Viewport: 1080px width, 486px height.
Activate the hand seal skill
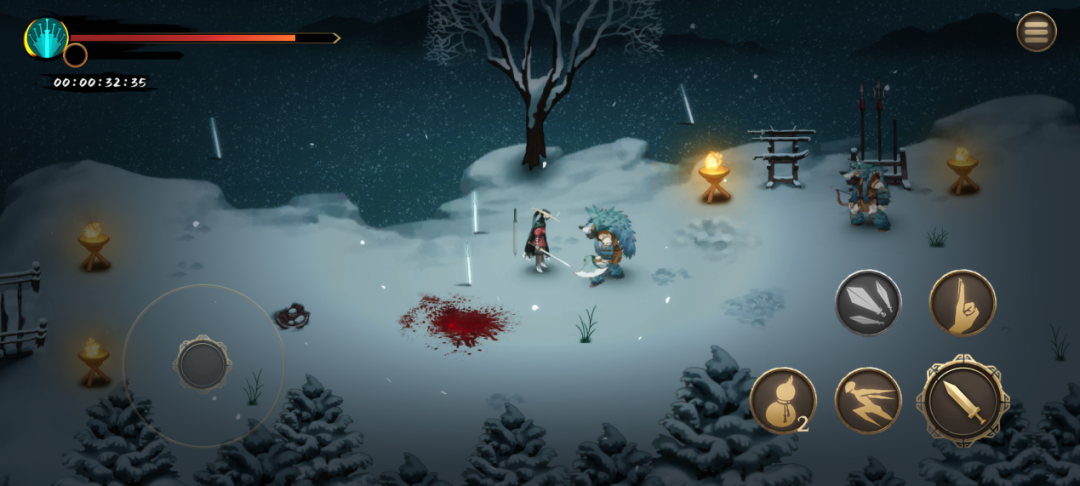tap(962, 303)
